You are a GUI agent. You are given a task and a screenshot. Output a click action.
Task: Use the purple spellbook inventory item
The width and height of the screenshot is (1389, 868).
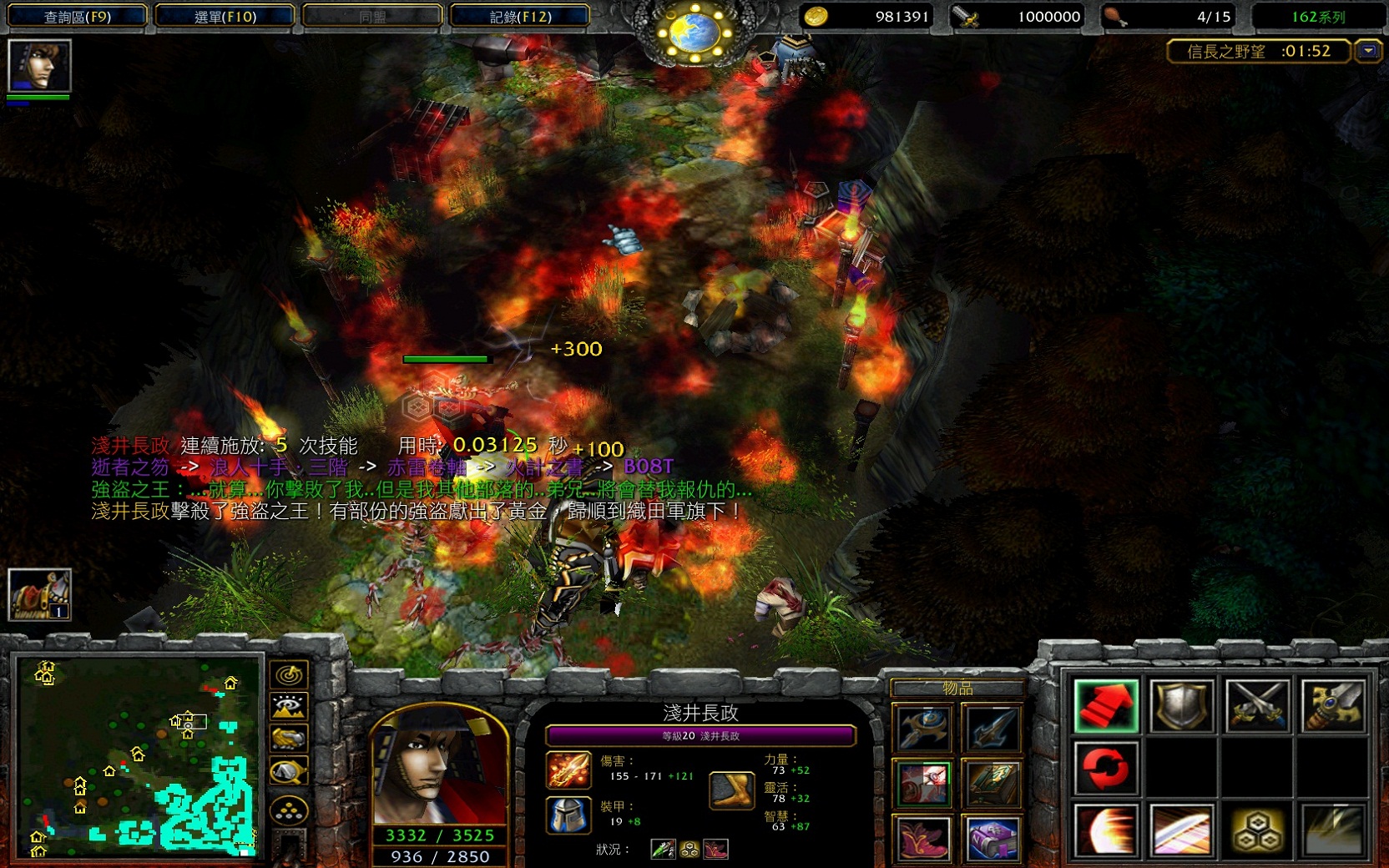click(x=992, y=838)
